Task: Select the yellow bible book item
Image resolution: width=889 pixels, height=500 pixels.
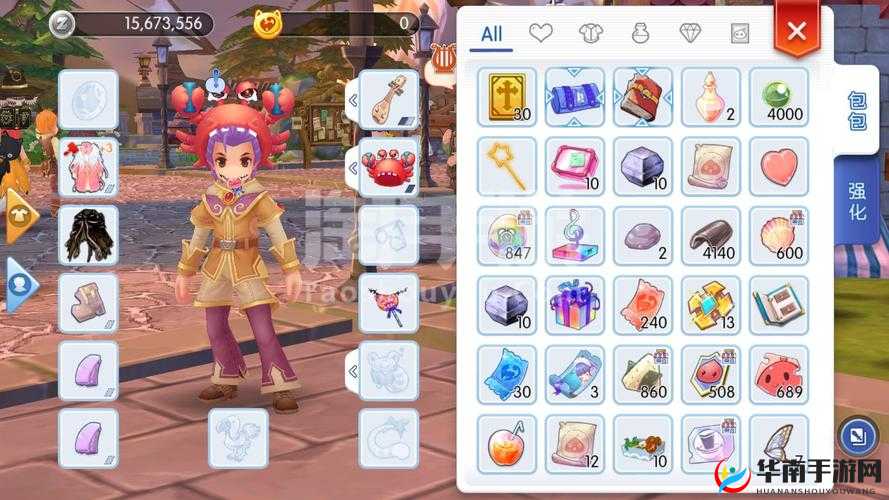Action: tap(507, 97)
